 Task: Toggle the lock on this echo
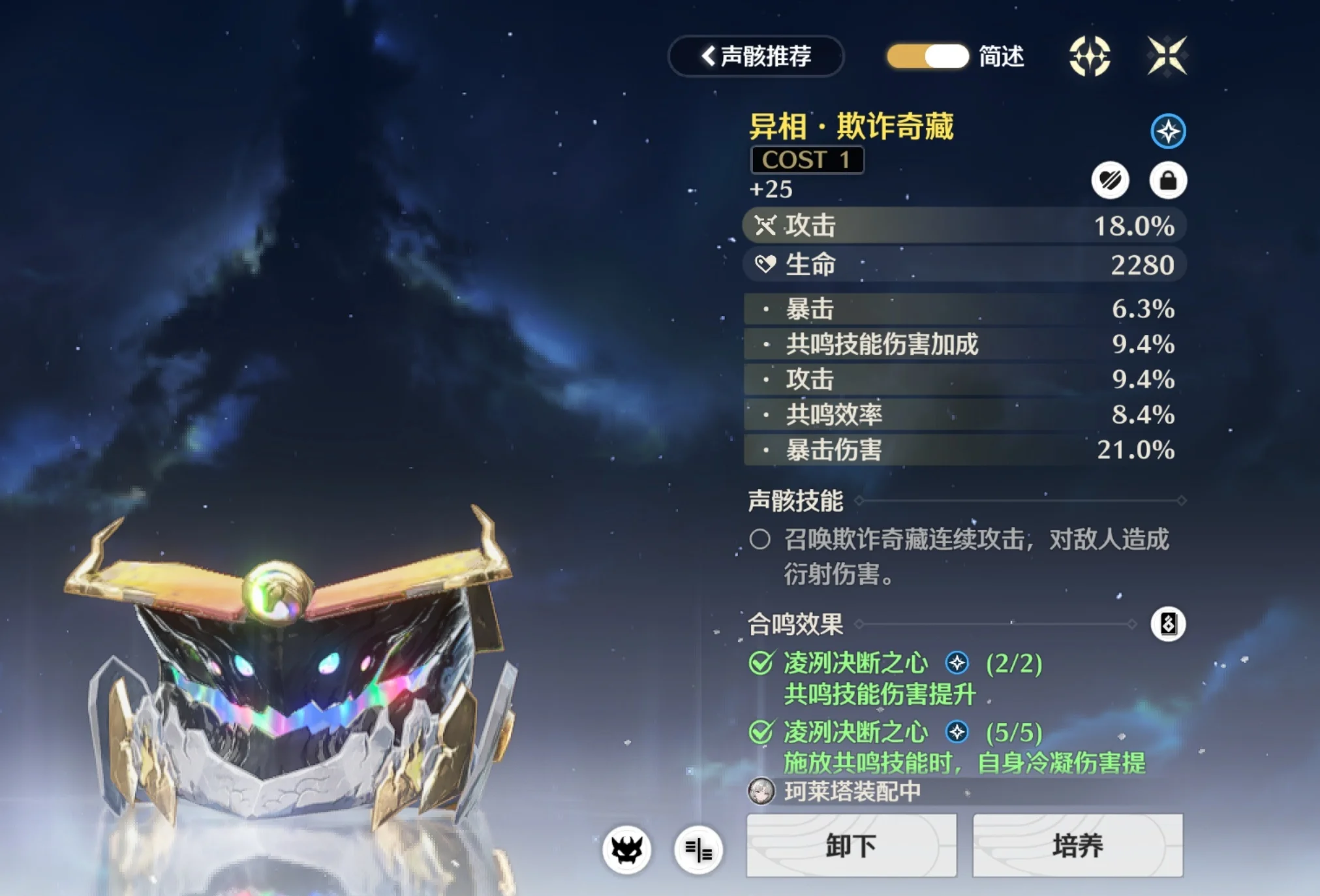click(x=1167, y=180)
